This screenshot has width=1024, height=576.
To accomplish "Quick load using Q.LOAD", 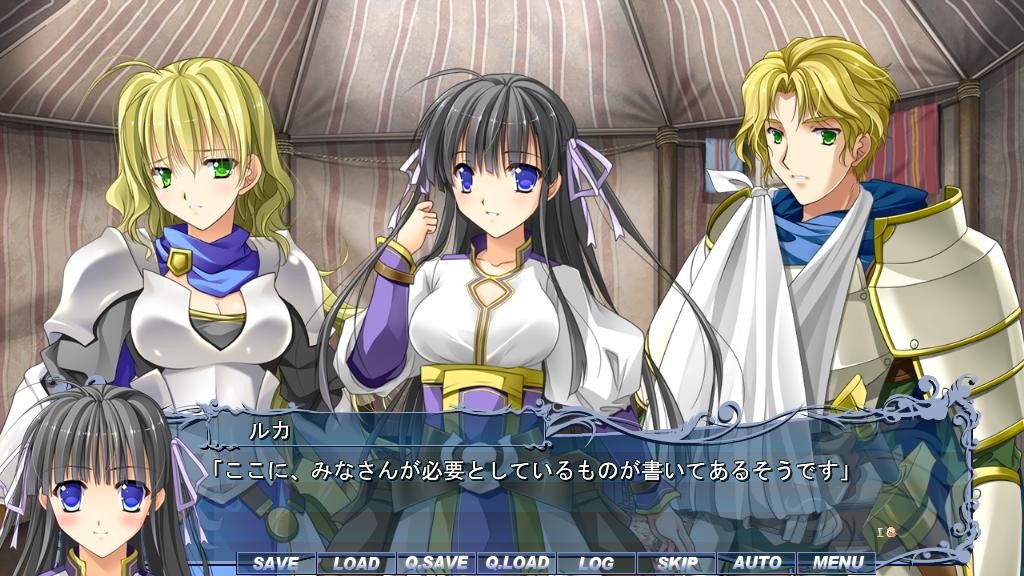I will click(x=516, y=563).
